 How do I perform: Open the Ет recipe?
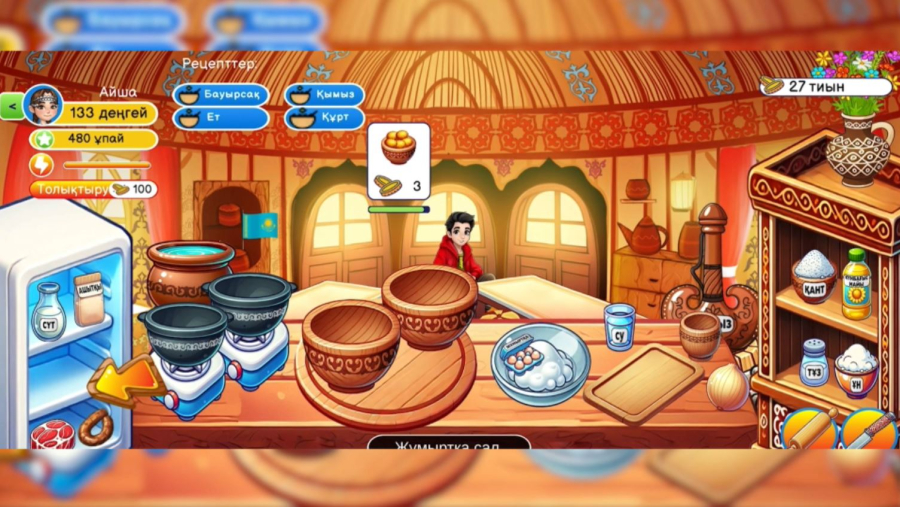(x=221, y=118)
